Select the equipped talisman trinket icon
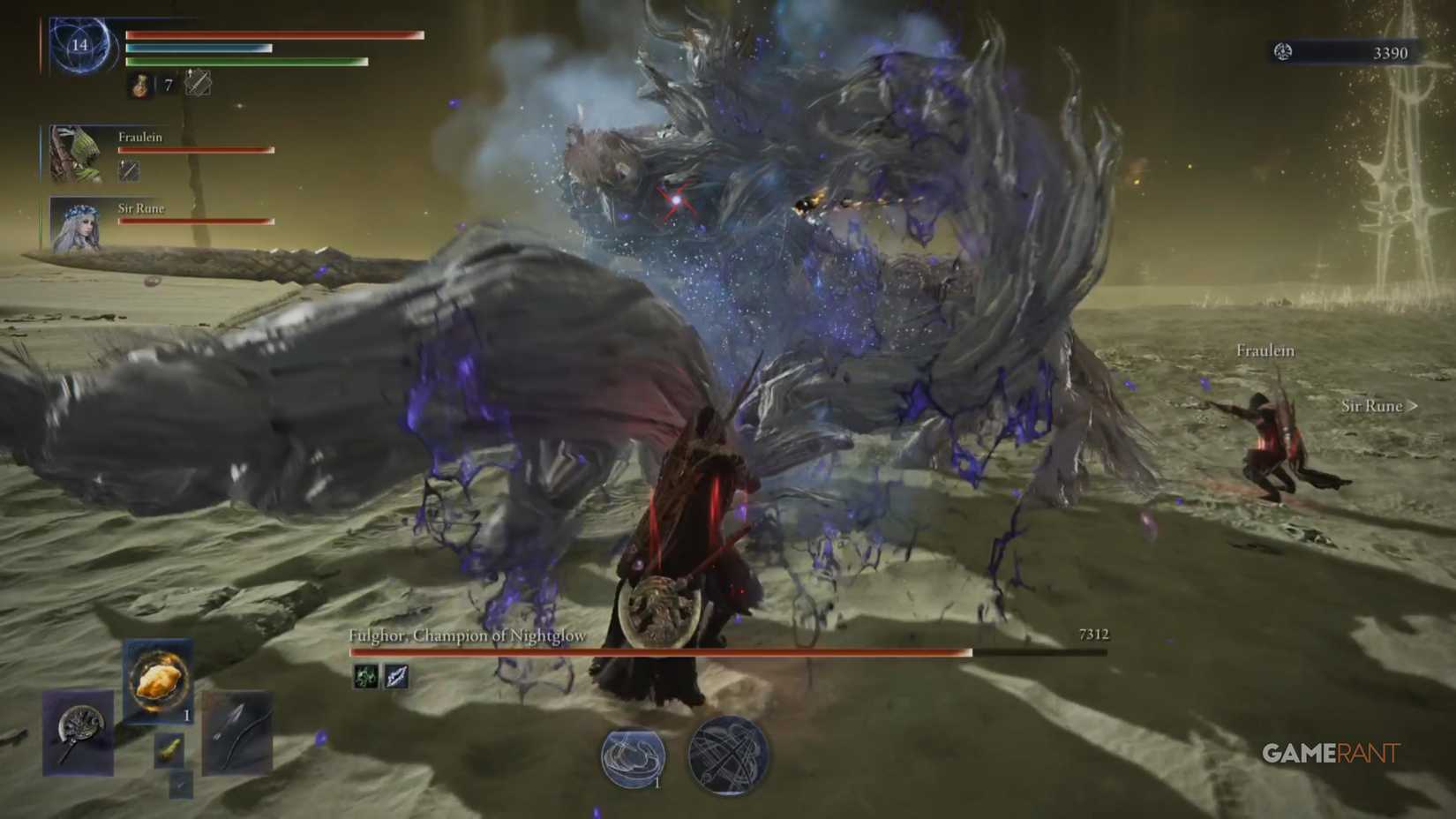Image resolution: width=1456 pixels, height=819 pixels. coord(78,733)
